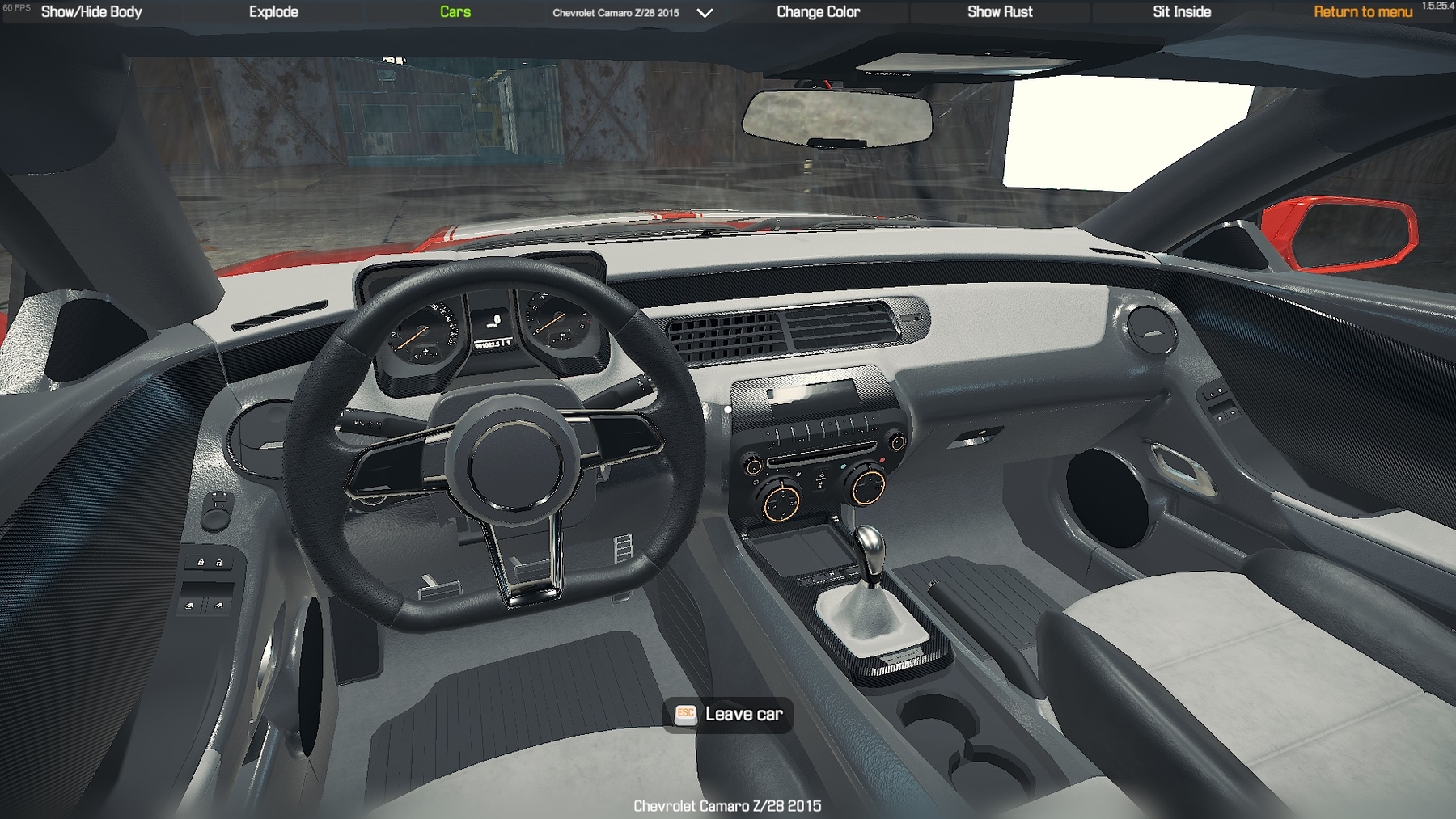Open the Cars menu
Viewport: 1456px width, 819px height.
(x=455, y=12)
